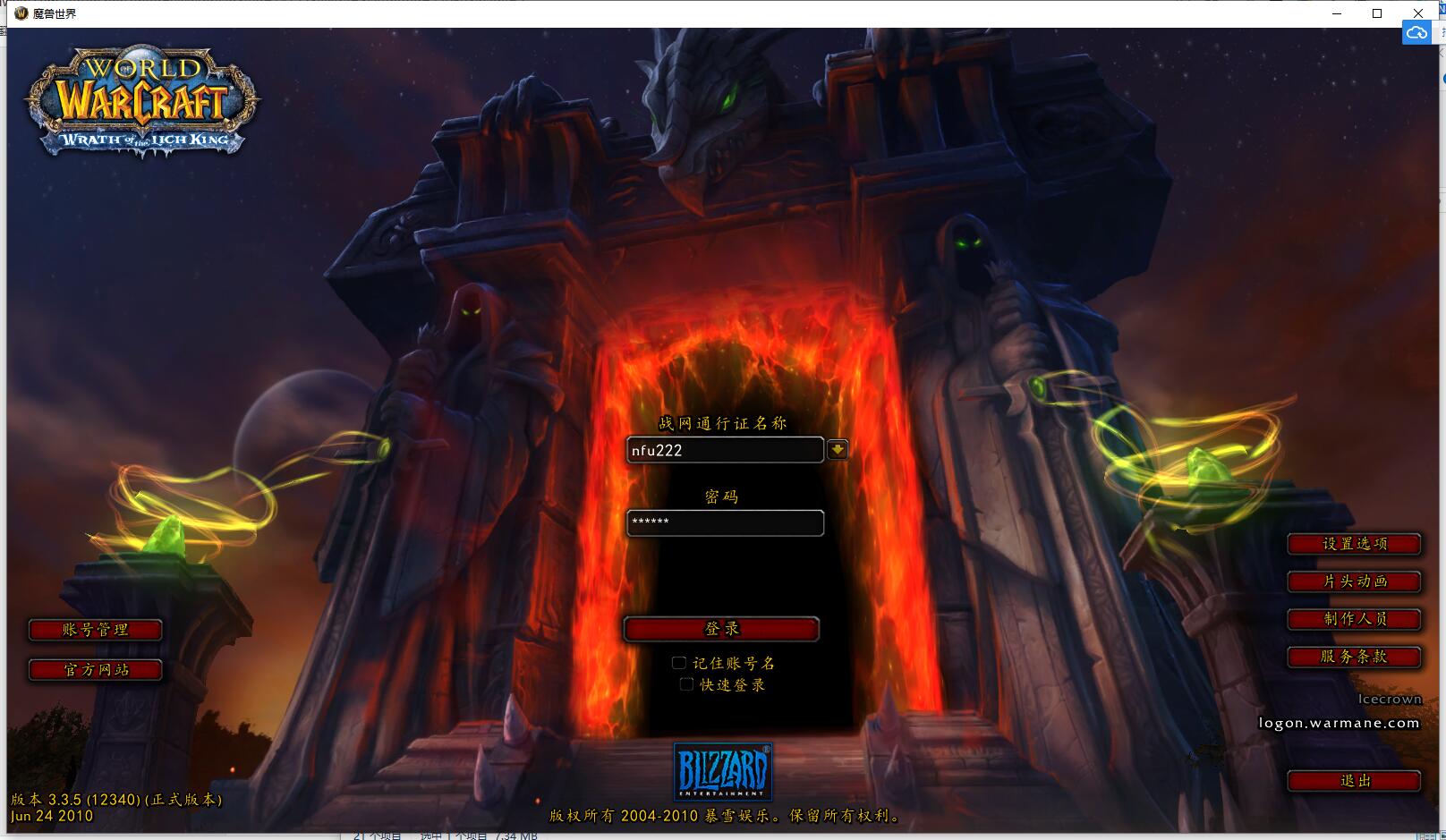Screen dimensions: 1446x840
Task: Open the saved account dropdown arrow
Action: [x=838, y=449]
